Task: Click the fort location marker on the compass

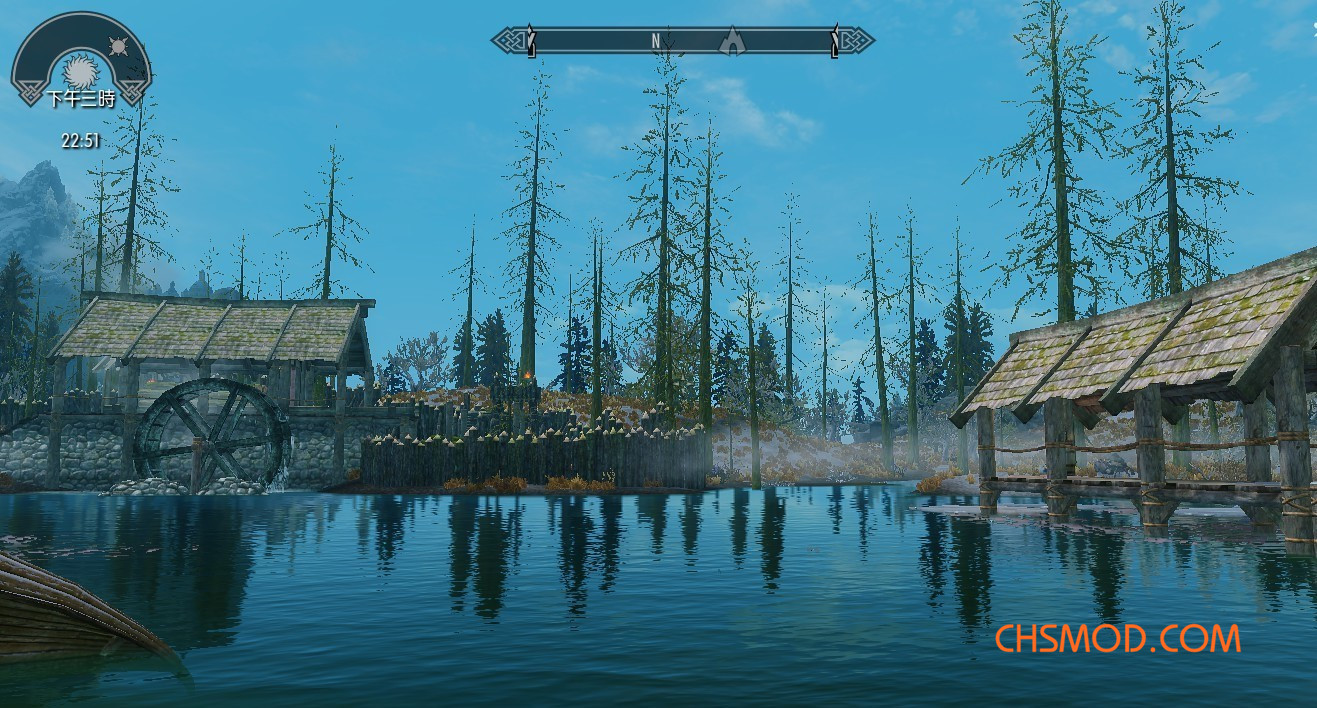Action: 733,41
